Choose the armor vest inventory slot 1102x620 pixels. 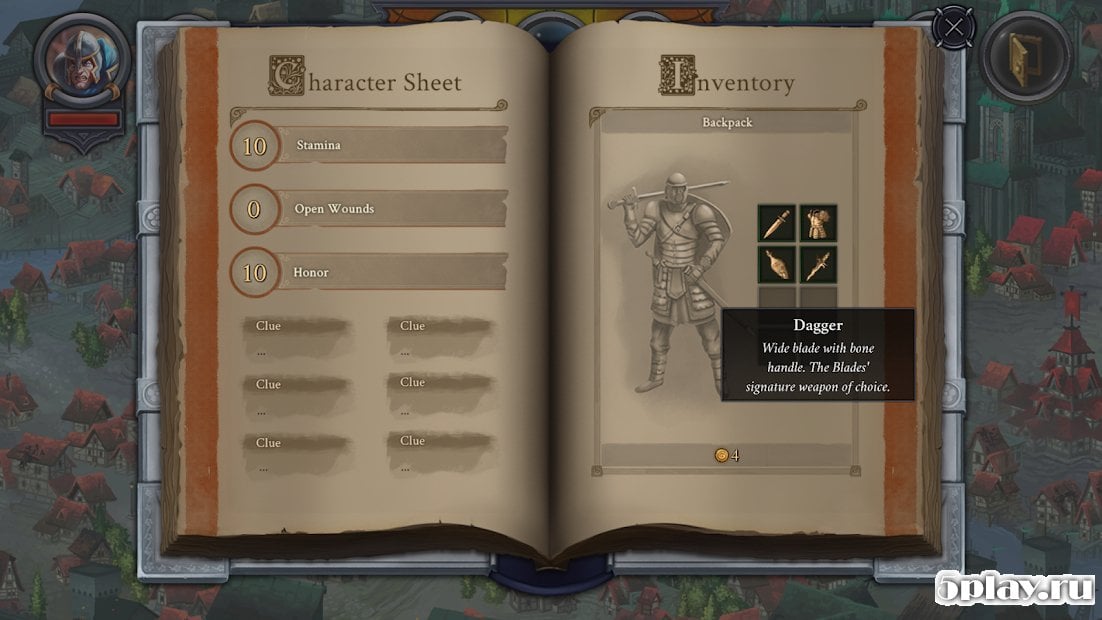coord(818,223)
